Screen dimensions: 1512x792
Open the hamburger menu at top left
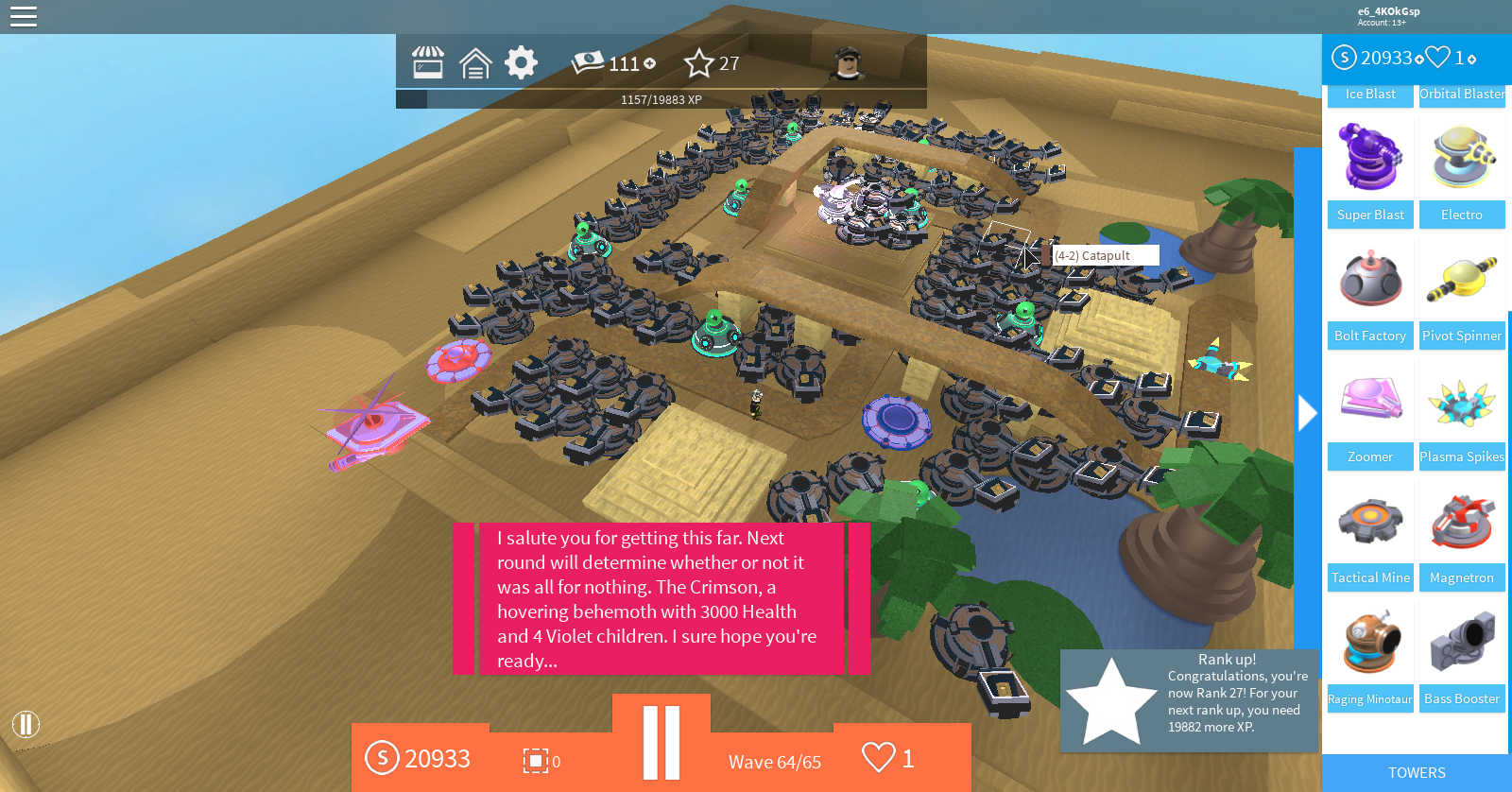[23, 16]
